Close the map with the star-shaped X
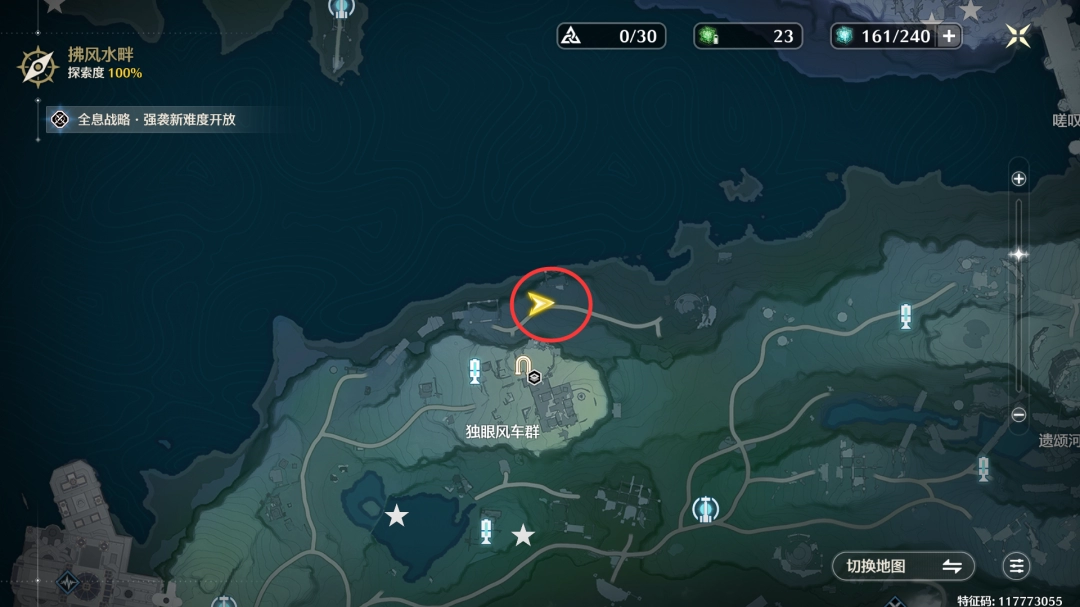This screenshot has height=607, width=1080. 1018,36
